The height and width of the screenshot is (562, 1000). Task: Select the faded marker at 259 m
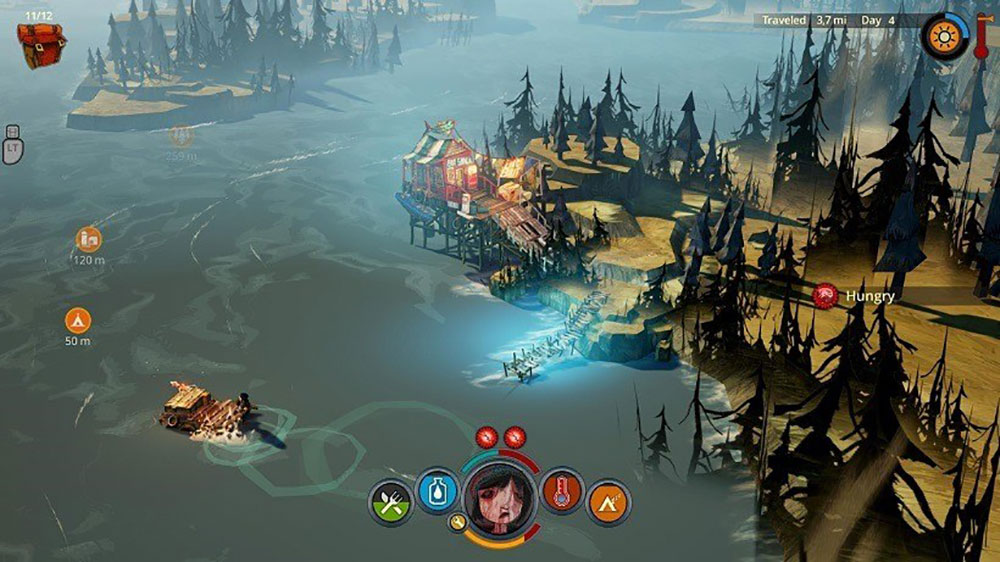(x=182, y=136)
